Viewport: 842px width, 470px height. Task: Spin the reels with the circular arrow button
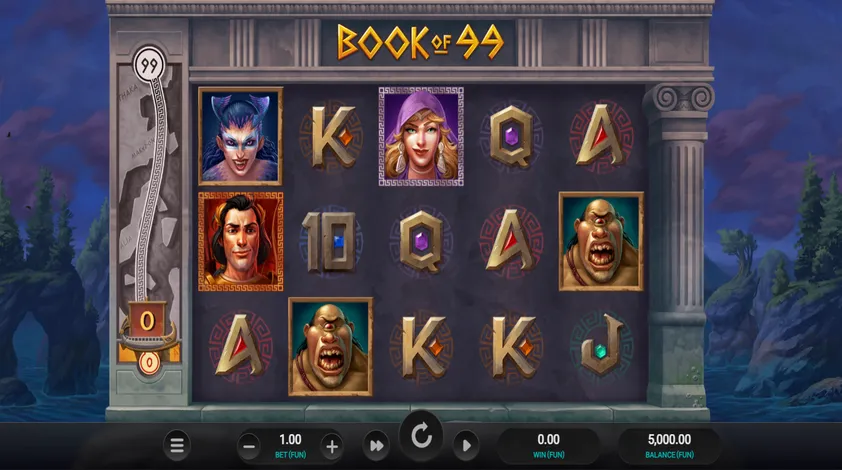click(421, 436)
